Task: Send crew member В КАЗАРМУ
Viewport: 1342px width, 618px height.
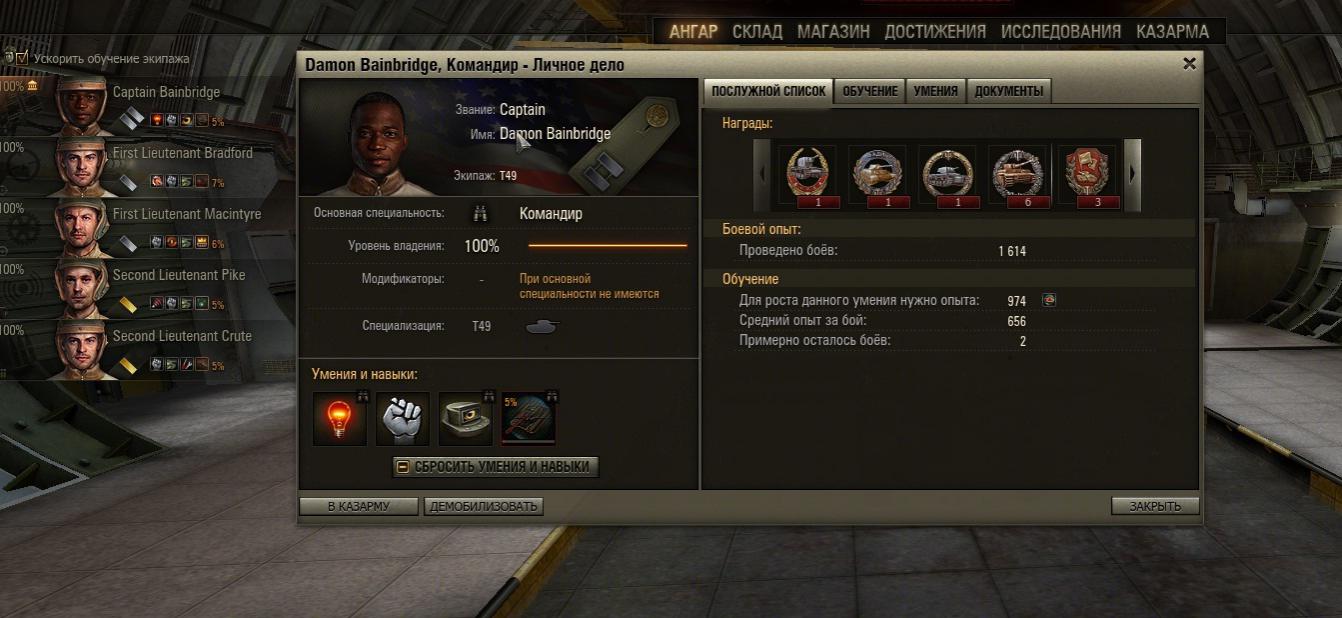Action: [358, 506]
